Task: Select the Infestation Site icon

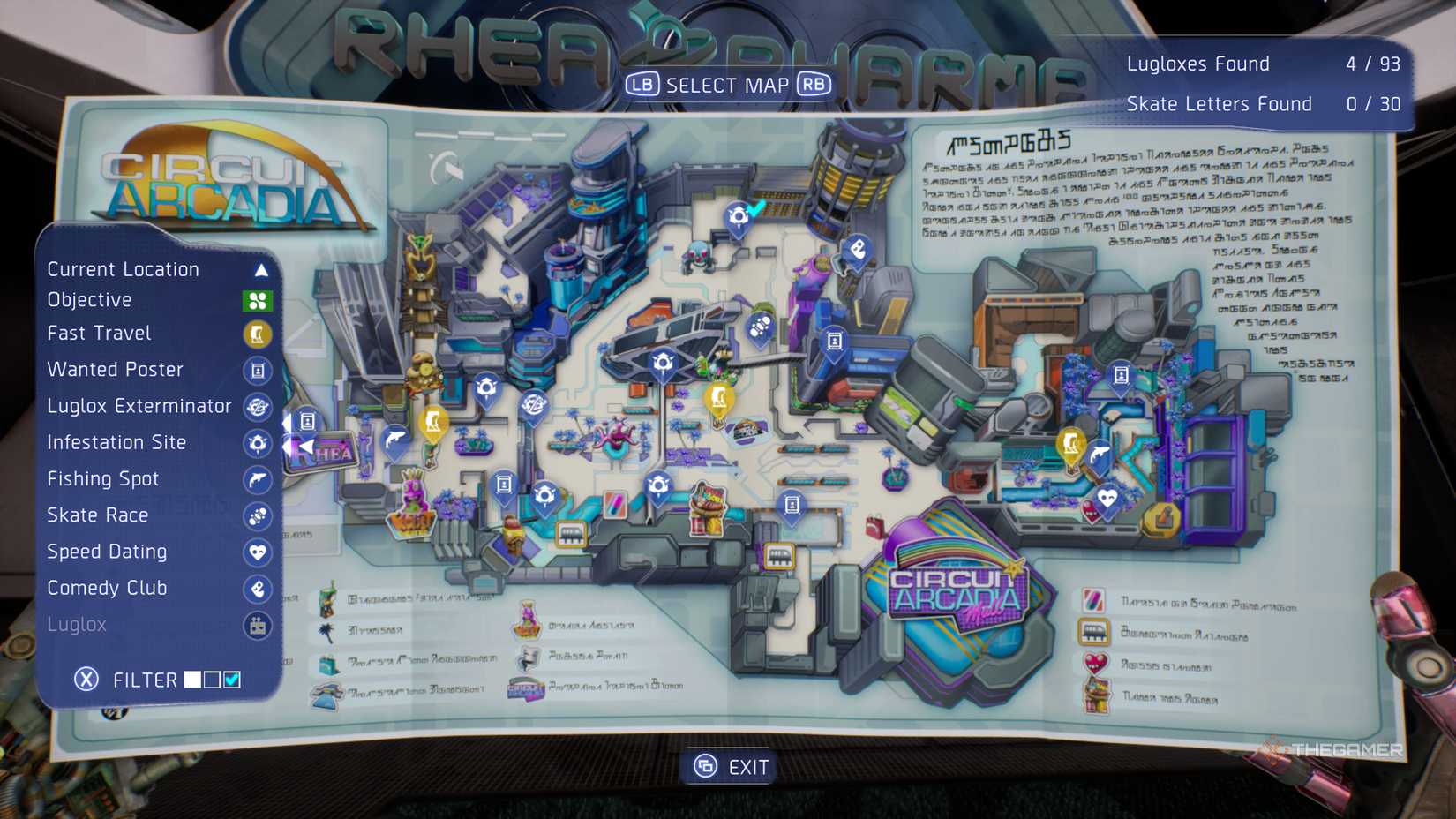Action: pyautogui.click(x=258, y=443)
